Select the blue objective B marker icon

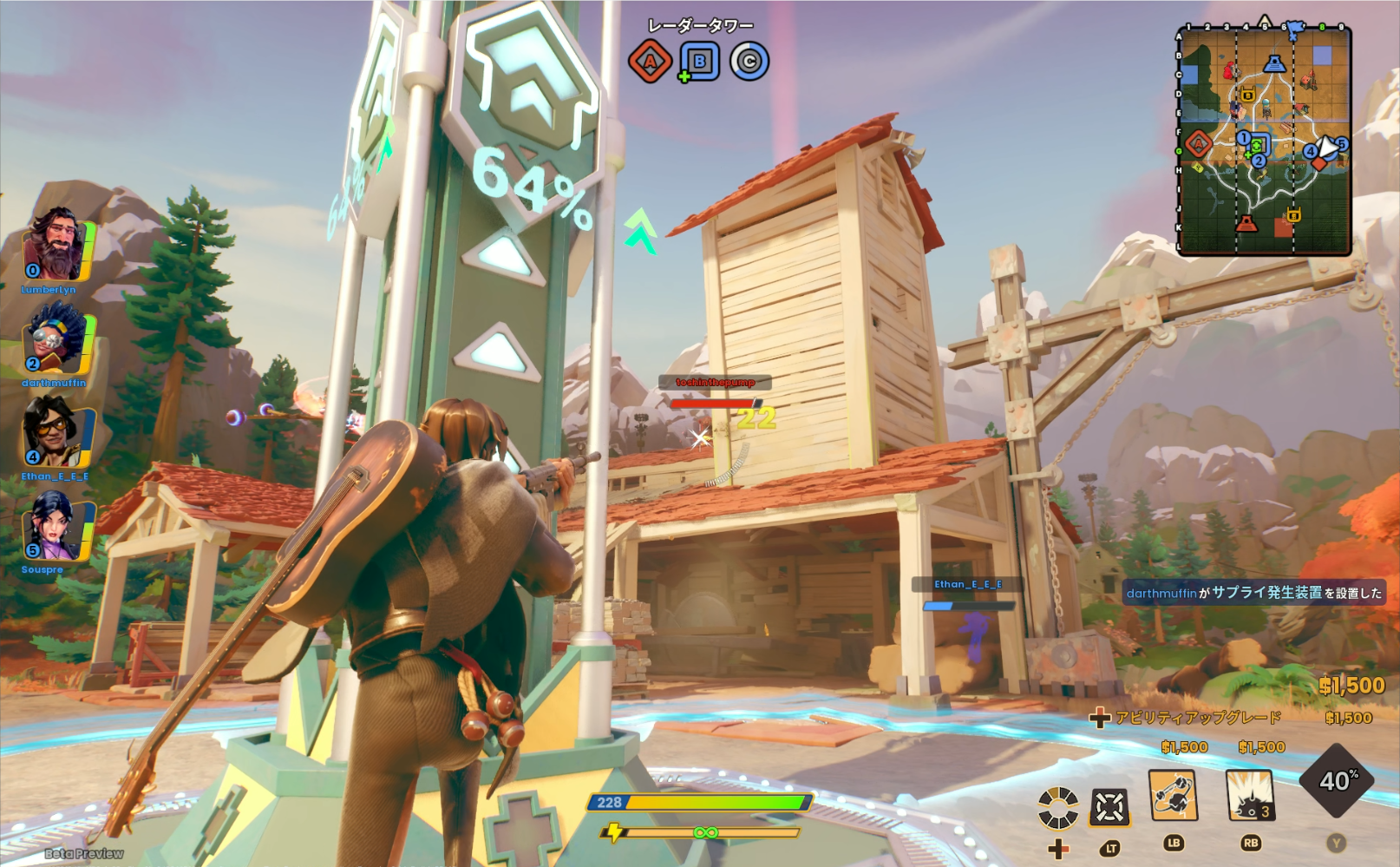pyautogui.click(x=699, y=62)
